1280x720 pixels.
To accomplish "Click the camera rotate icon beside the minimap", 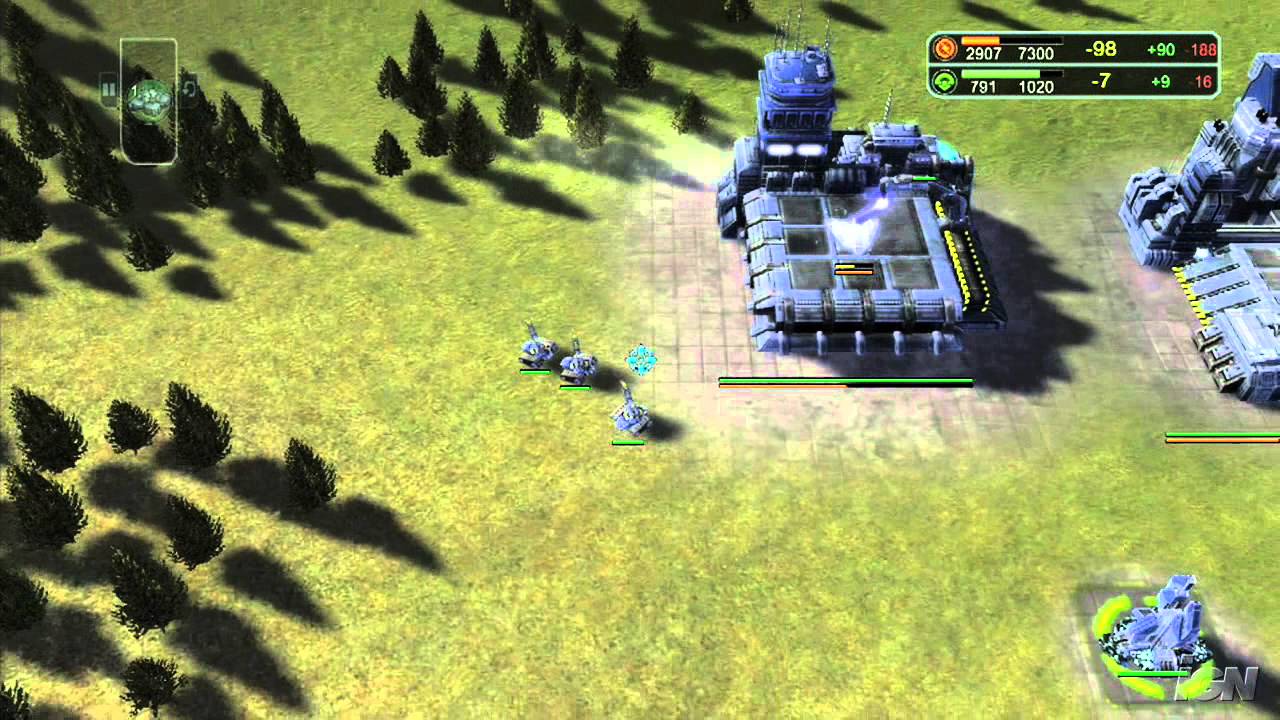I will 191,88.
